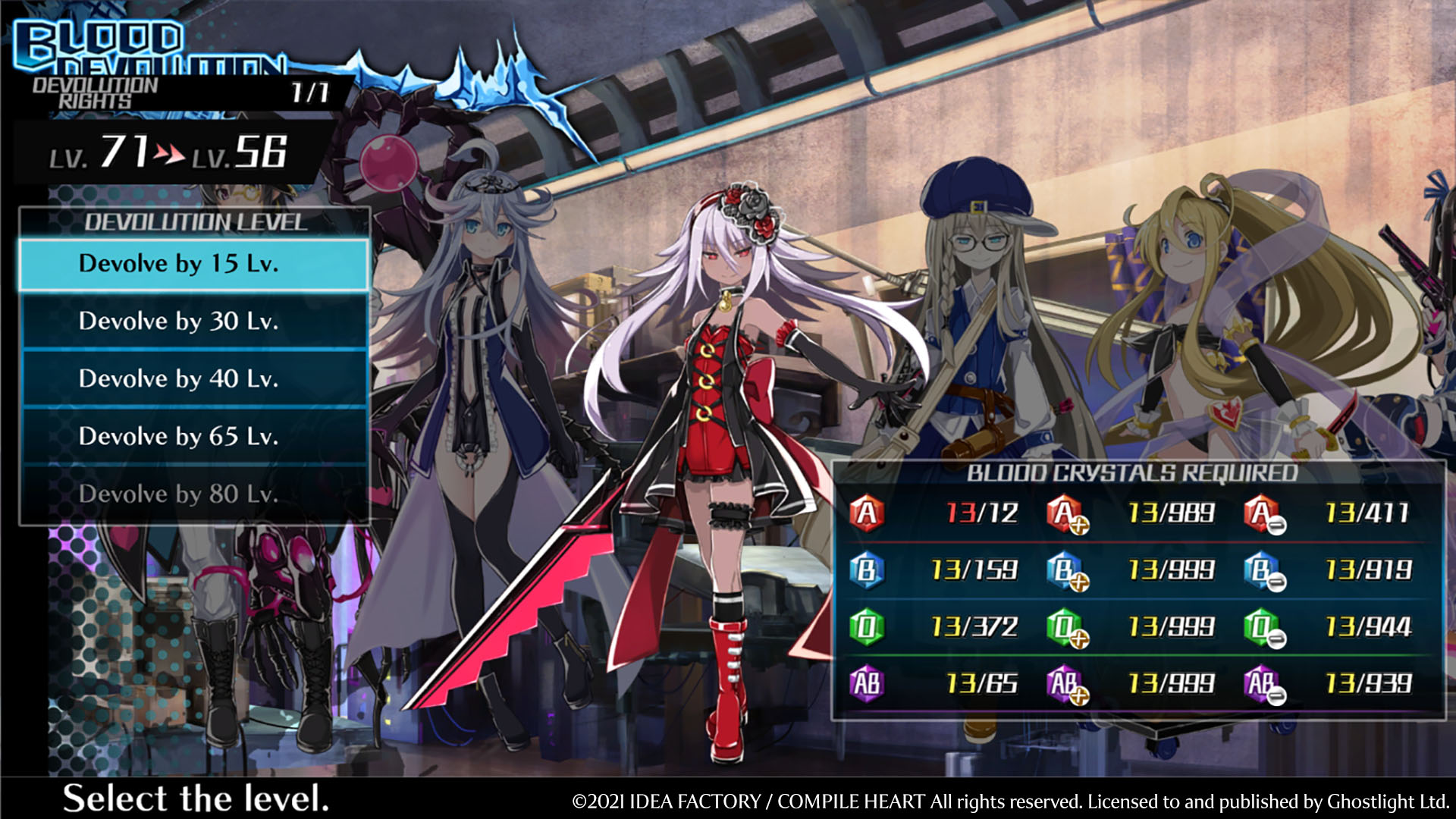Choose Devolve by 30 Lv.
This screenshot has width=1456, height=819.
194,322
